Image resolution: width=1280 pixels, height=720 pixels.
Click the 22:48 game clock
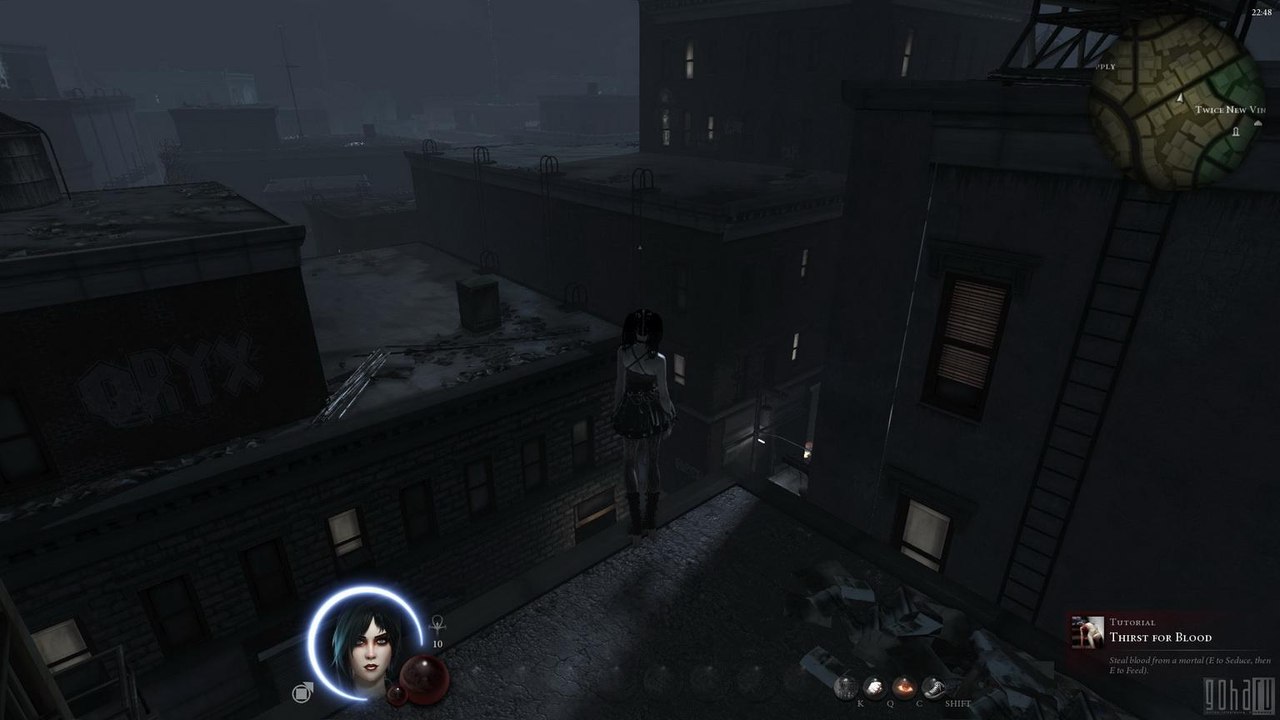[x=1263, y=13]
